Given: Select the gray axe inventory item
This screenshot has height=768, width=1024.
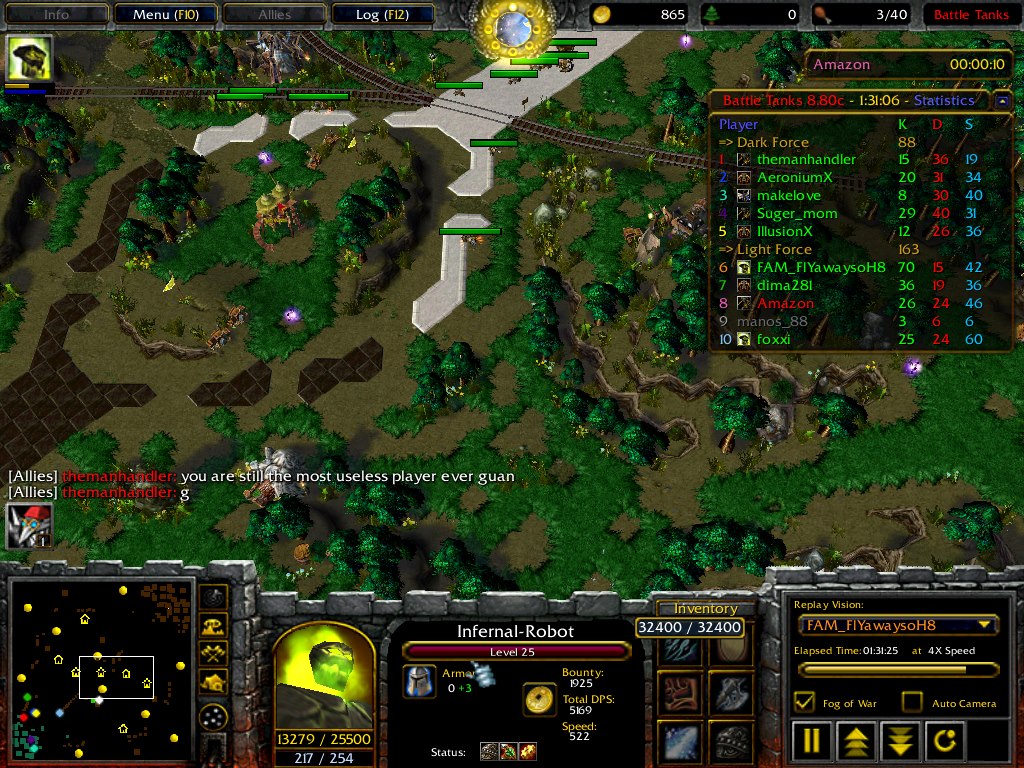Looking at the screenshot, I should pyautogui.click(x=730, y=692).
